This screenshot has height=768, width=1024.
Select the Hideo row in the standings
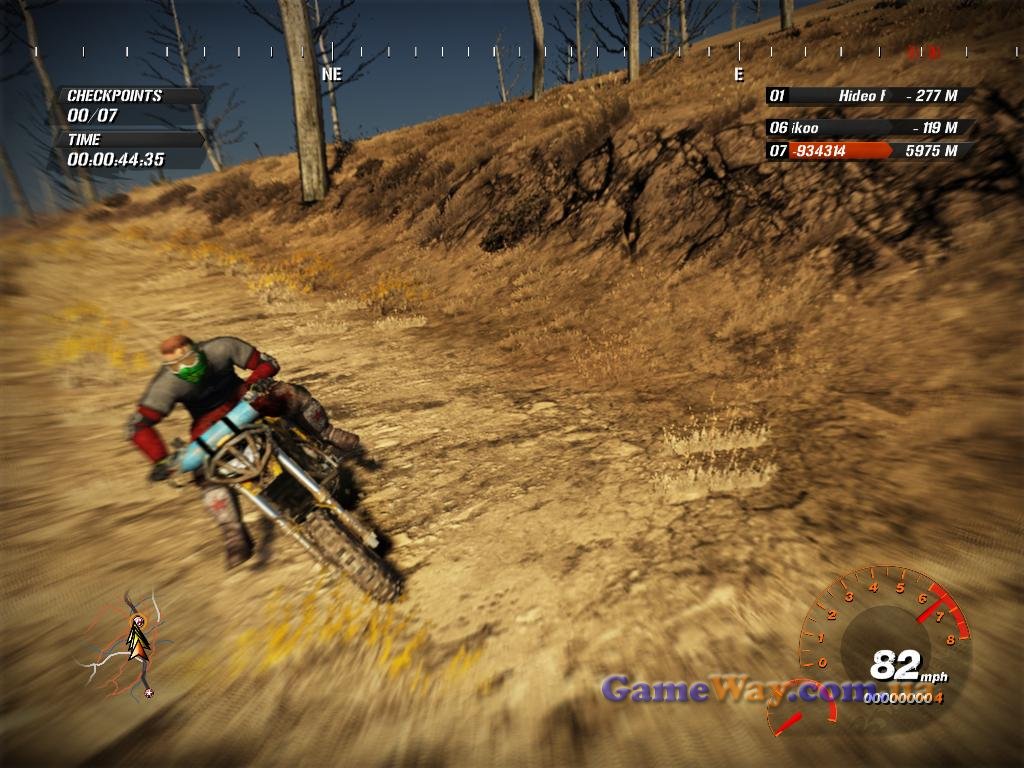tap(868, 96)
